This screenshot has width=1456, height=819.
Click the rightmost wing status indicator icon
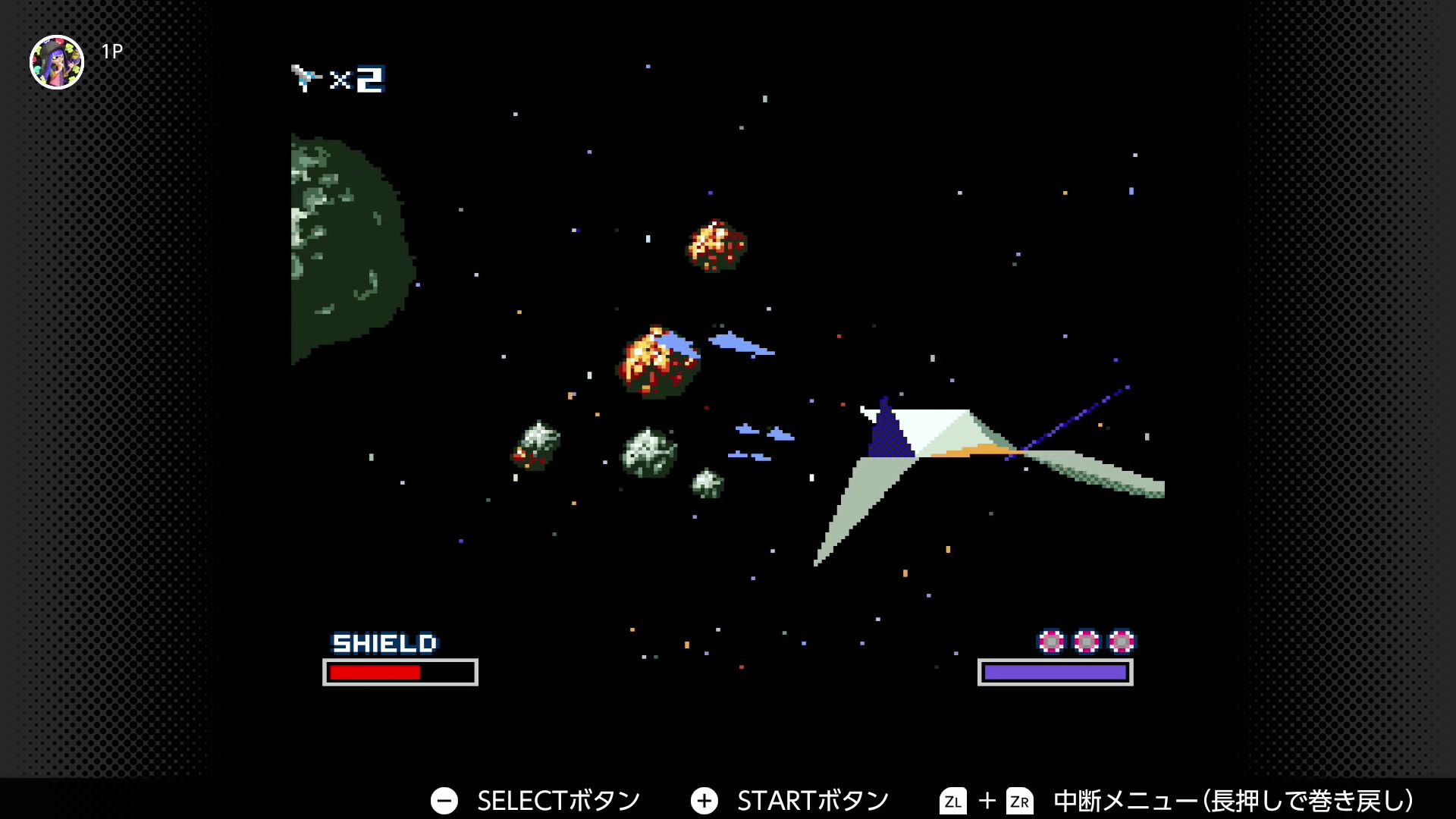pyautogui.click(x=1120, y=642)
